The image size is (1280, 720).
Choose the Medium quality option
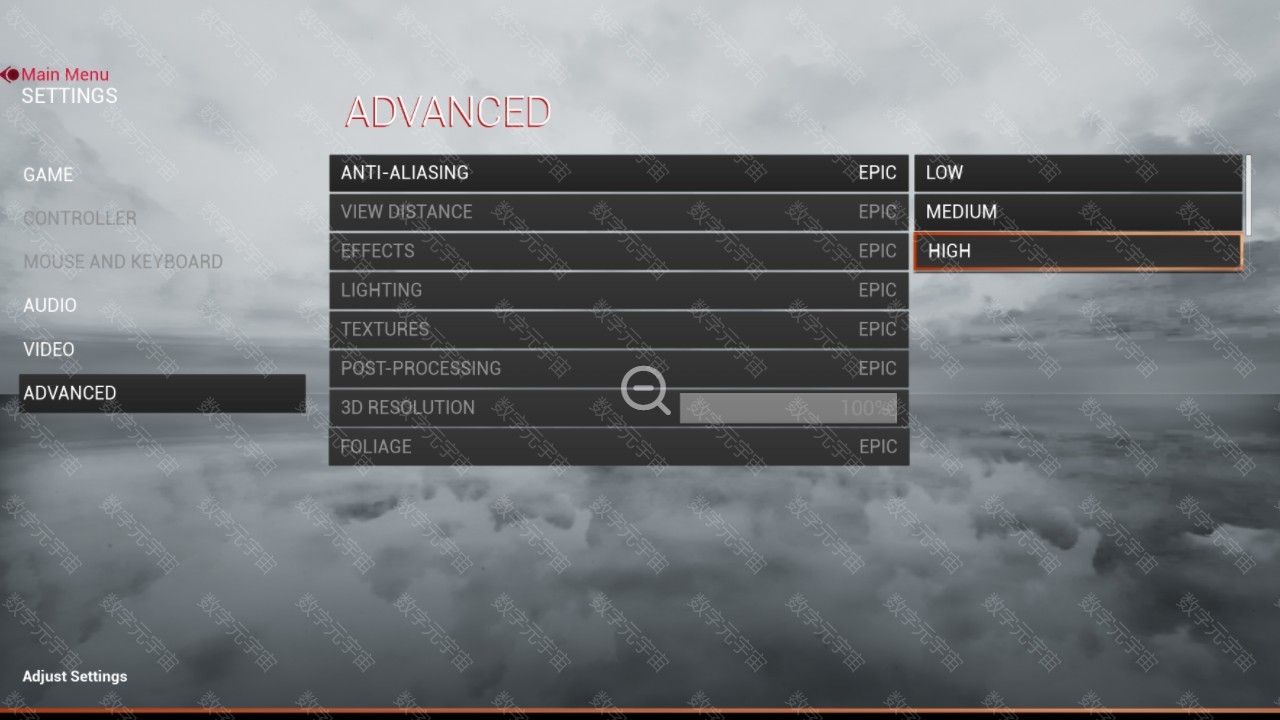(1077, 212)
